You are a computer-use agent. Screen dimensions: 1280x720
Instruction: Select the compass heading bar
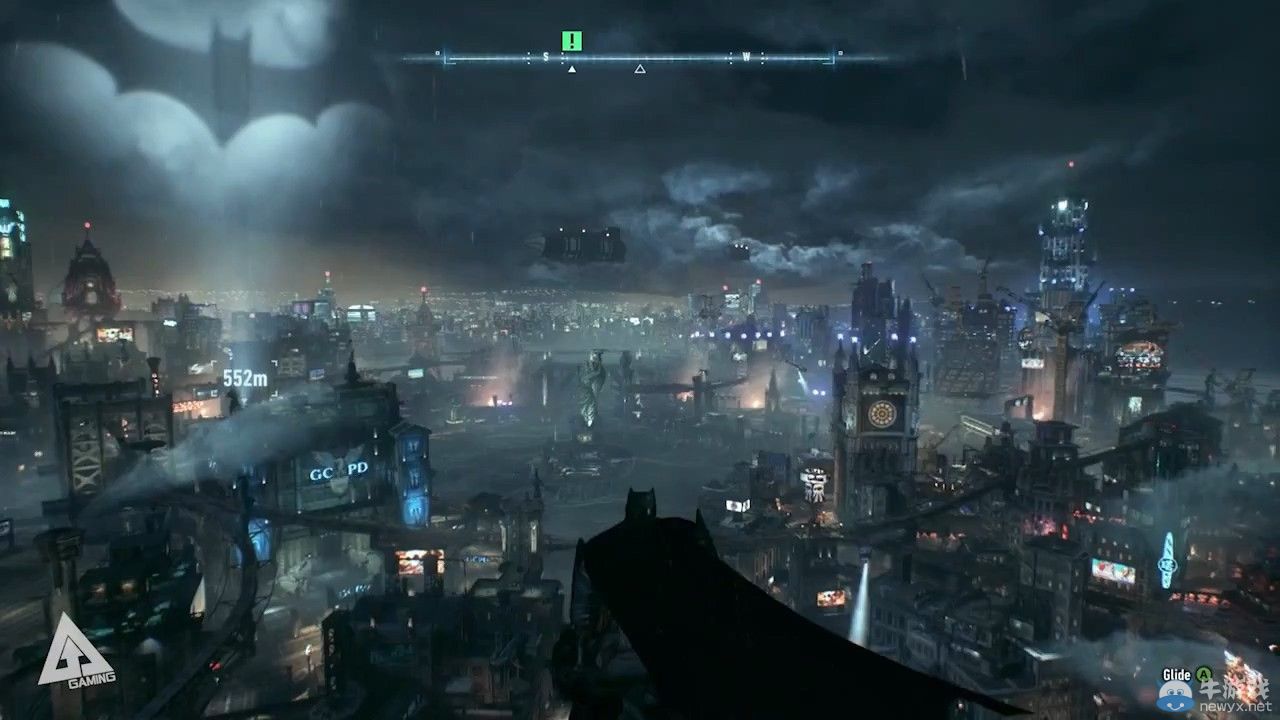click(640, 58)
